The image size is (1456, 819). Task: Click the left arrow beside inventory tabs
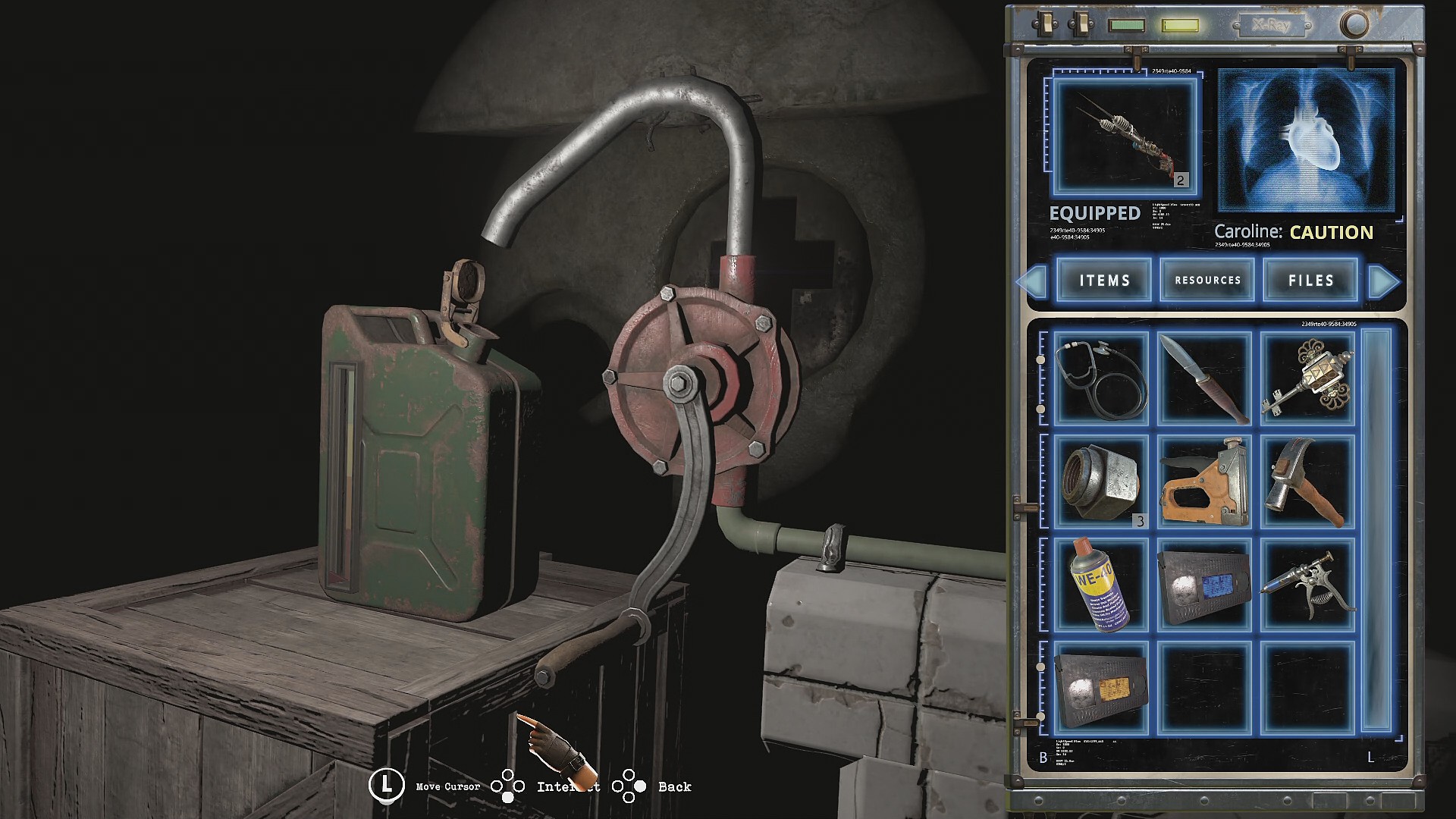tap(1032, 281)
